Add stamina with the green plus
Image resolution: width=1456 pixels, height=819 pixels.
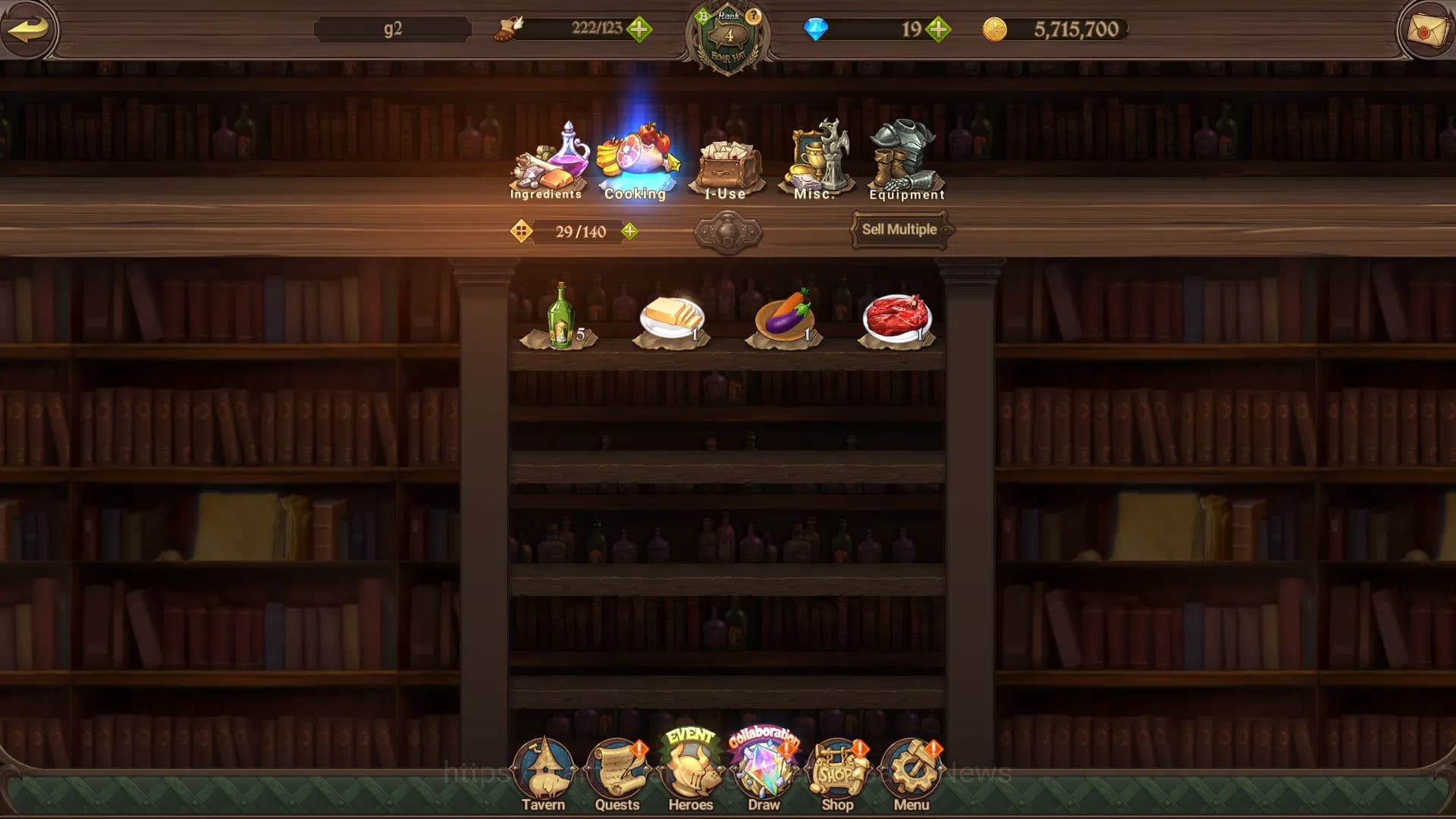coord(639,30)
